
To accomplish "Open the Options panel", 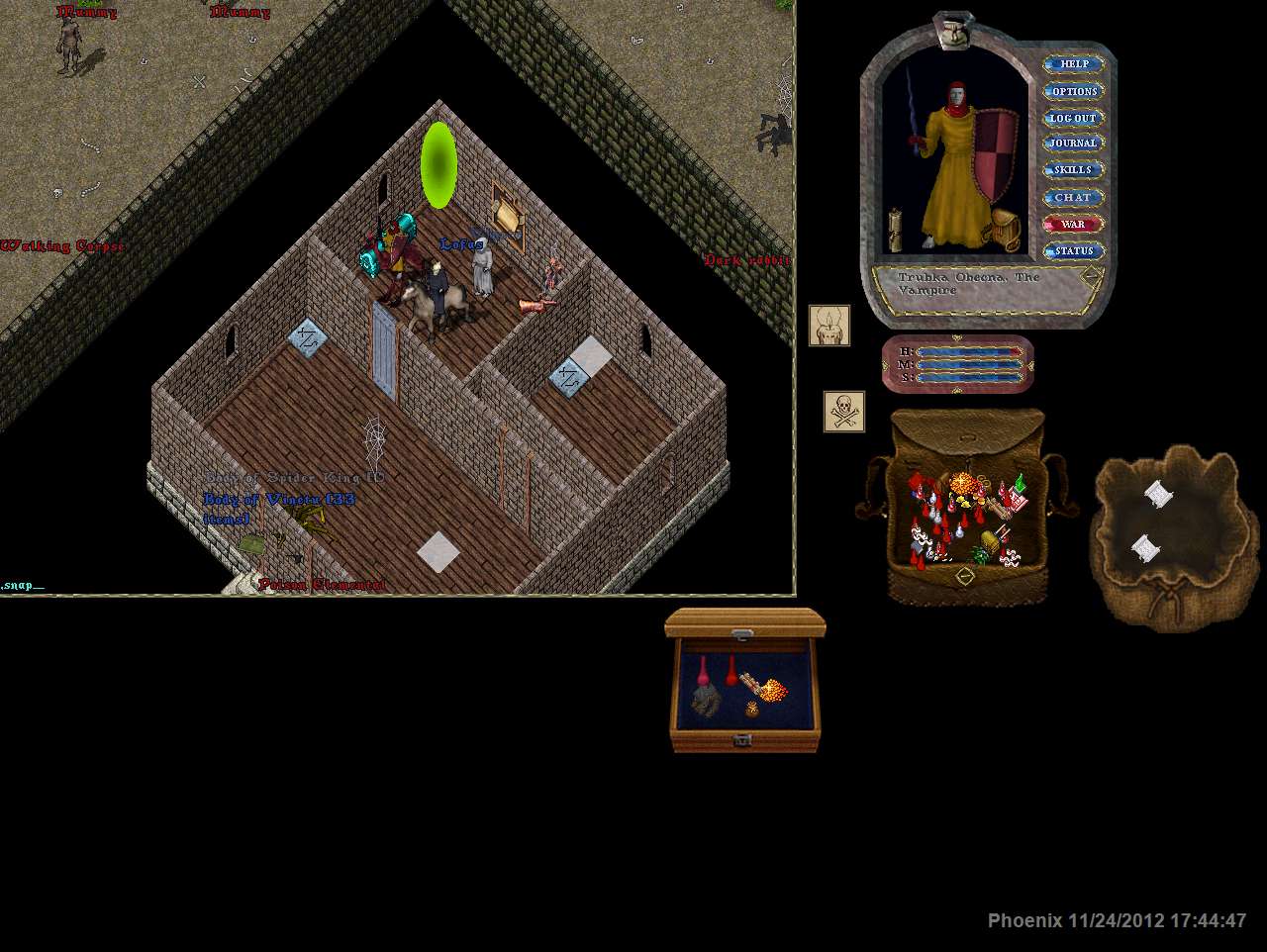I will click(x=1074, y=91).
